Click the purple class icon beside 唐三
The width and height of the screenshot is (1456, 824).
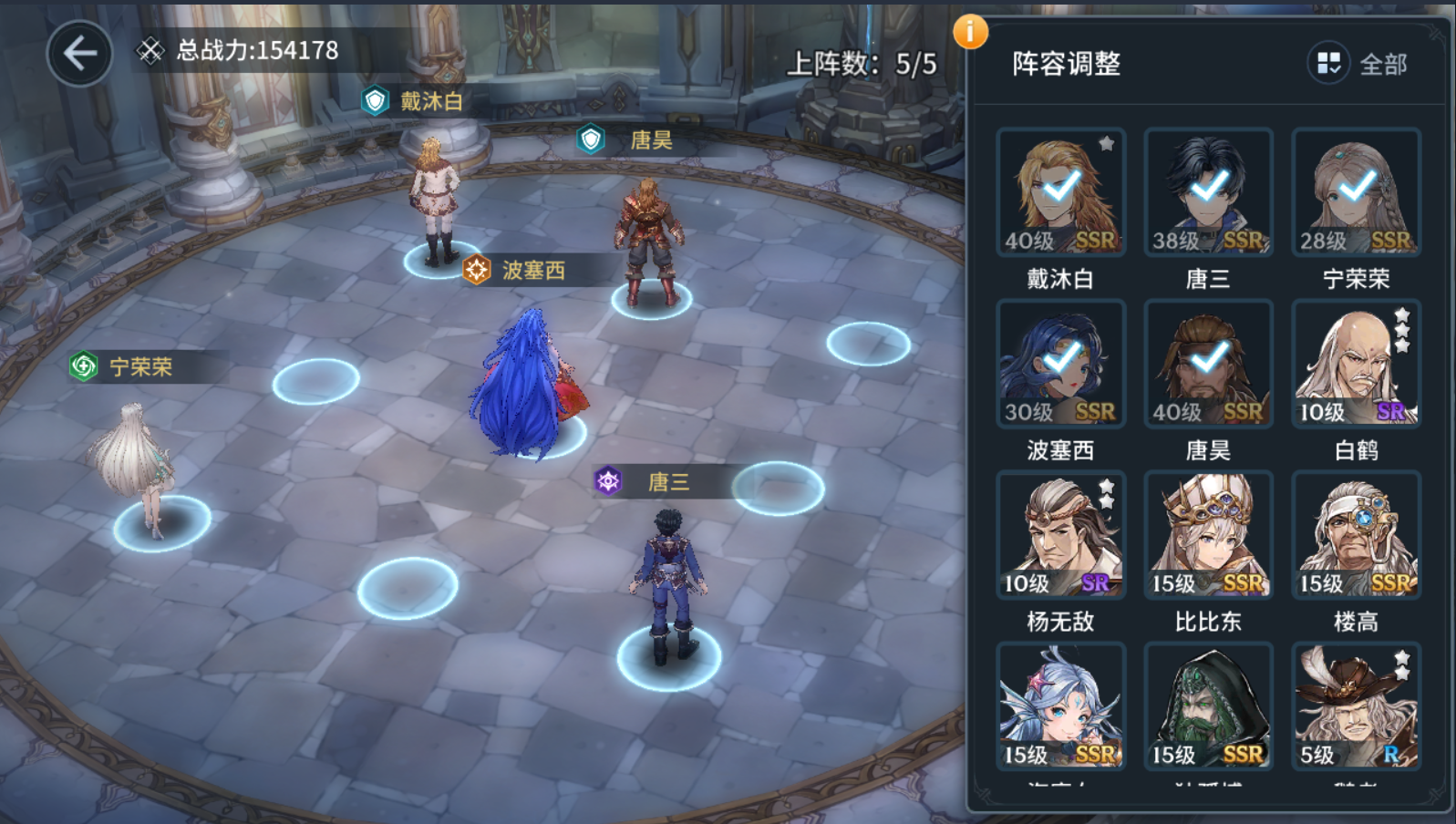(x=607, y=482)
